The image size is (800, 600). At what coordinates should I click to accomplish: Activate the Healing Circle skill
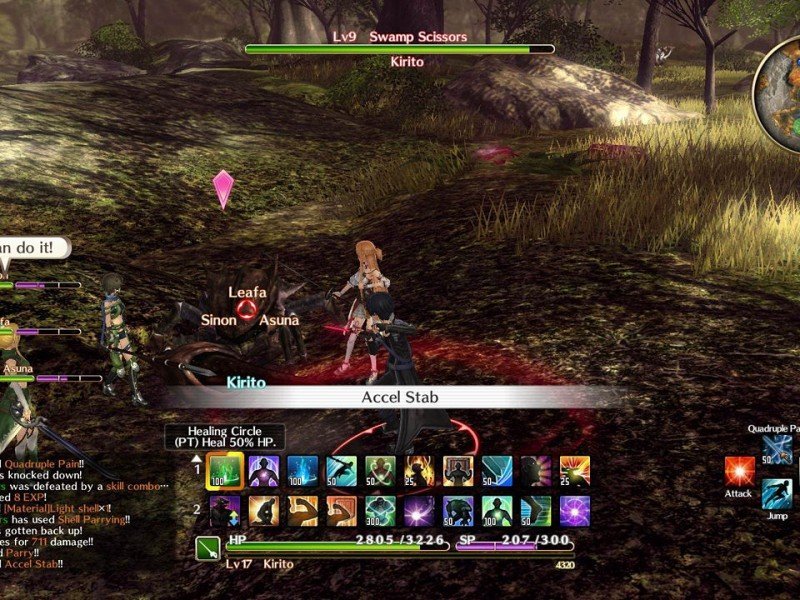coord(225,472)
